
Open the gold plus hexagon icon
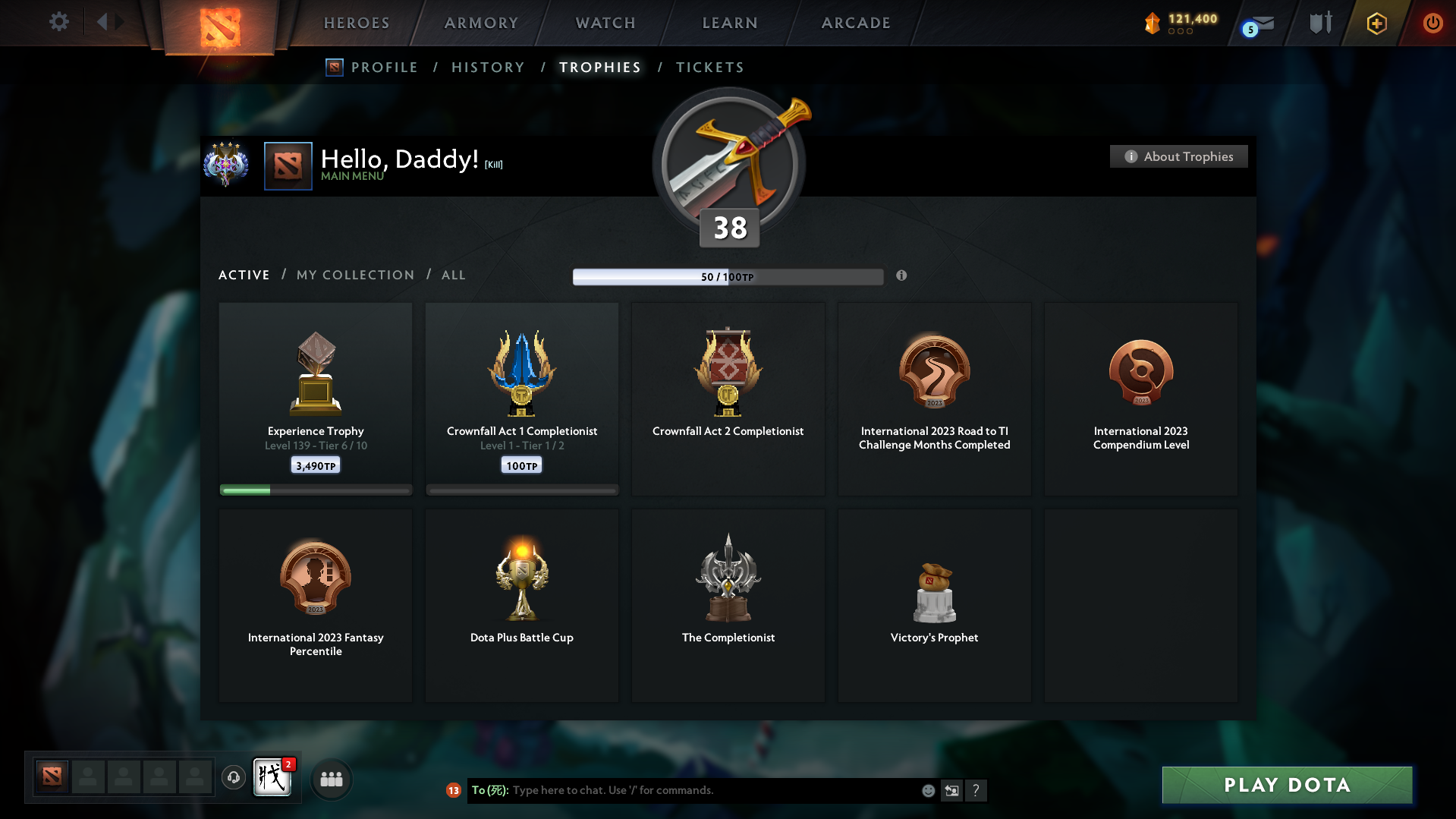coord(1376,23)
